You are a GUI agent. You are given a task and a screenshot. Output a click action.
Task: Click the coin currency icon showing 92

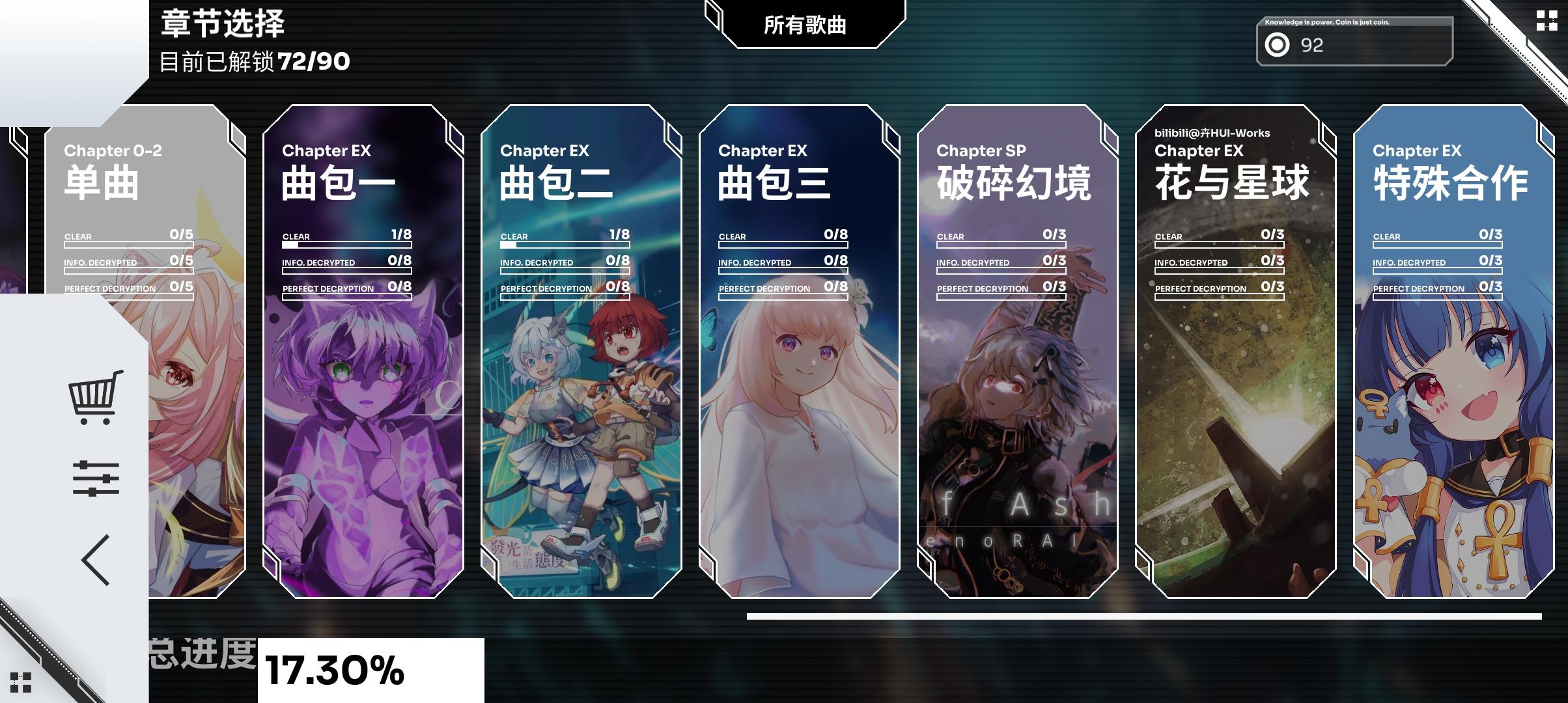(x=1278, y=46)
